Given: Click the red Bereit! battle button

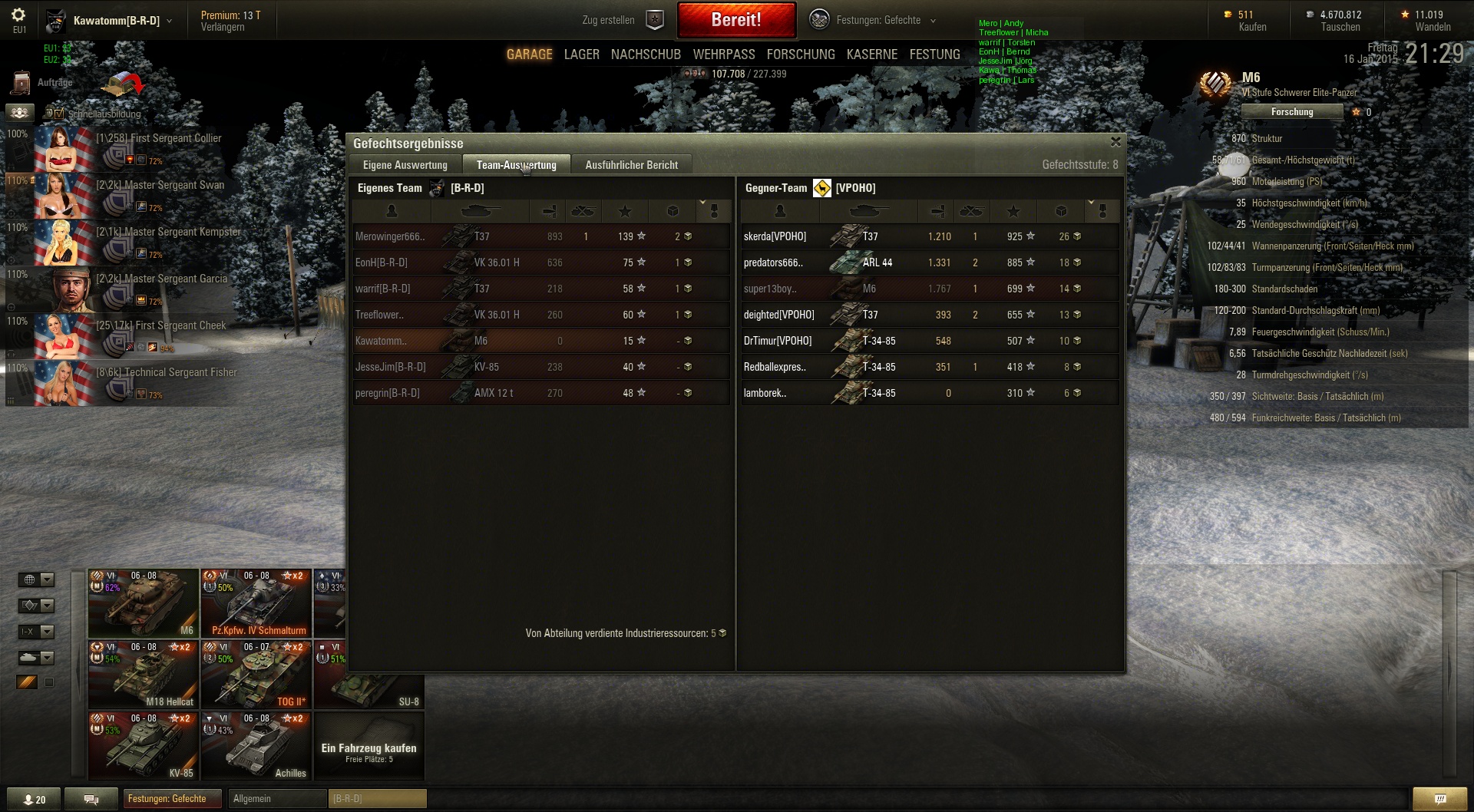Looking at the screenshot, I should tap(735, 20).
